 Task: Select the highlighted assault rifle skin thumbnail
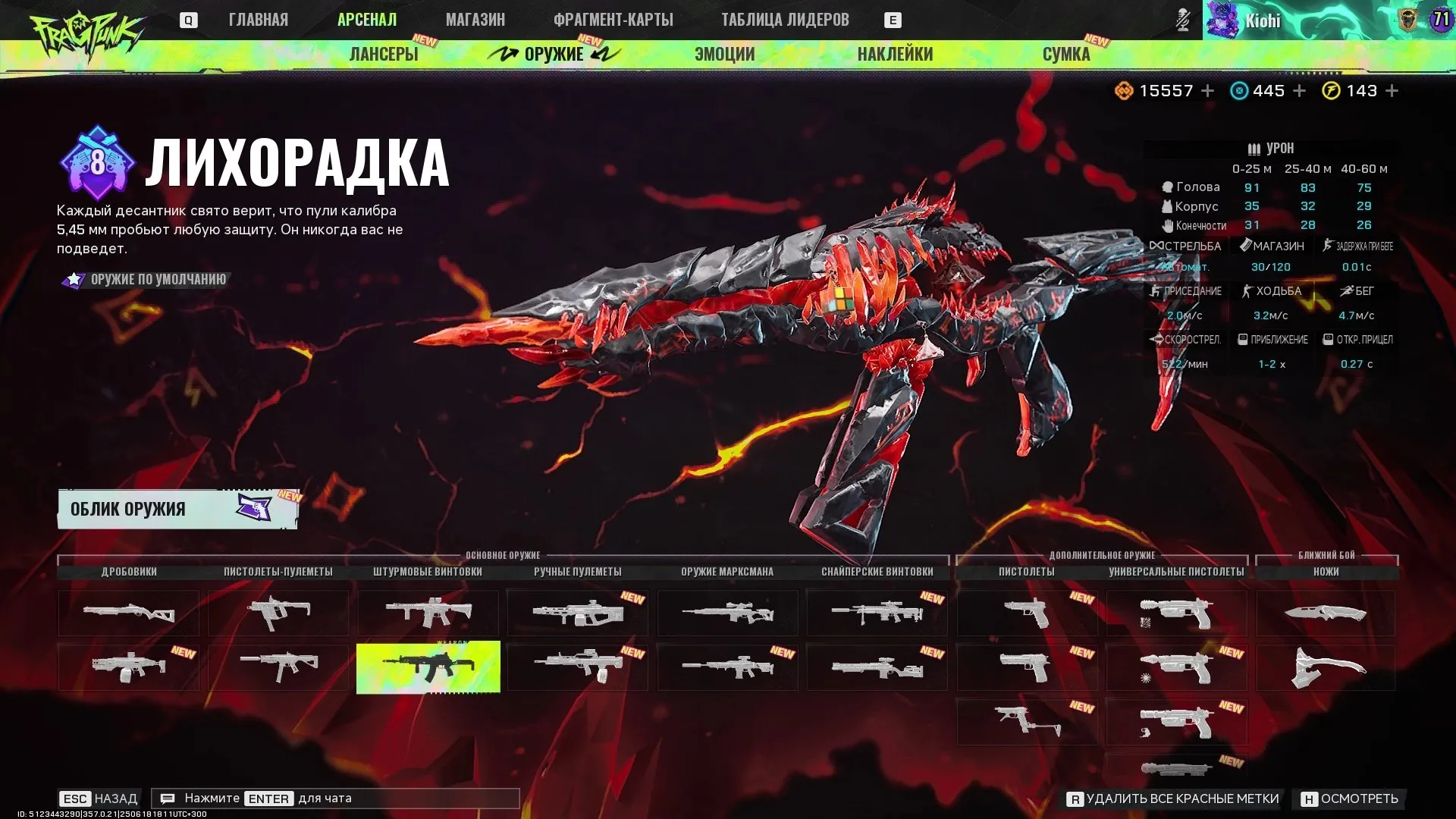429,667
